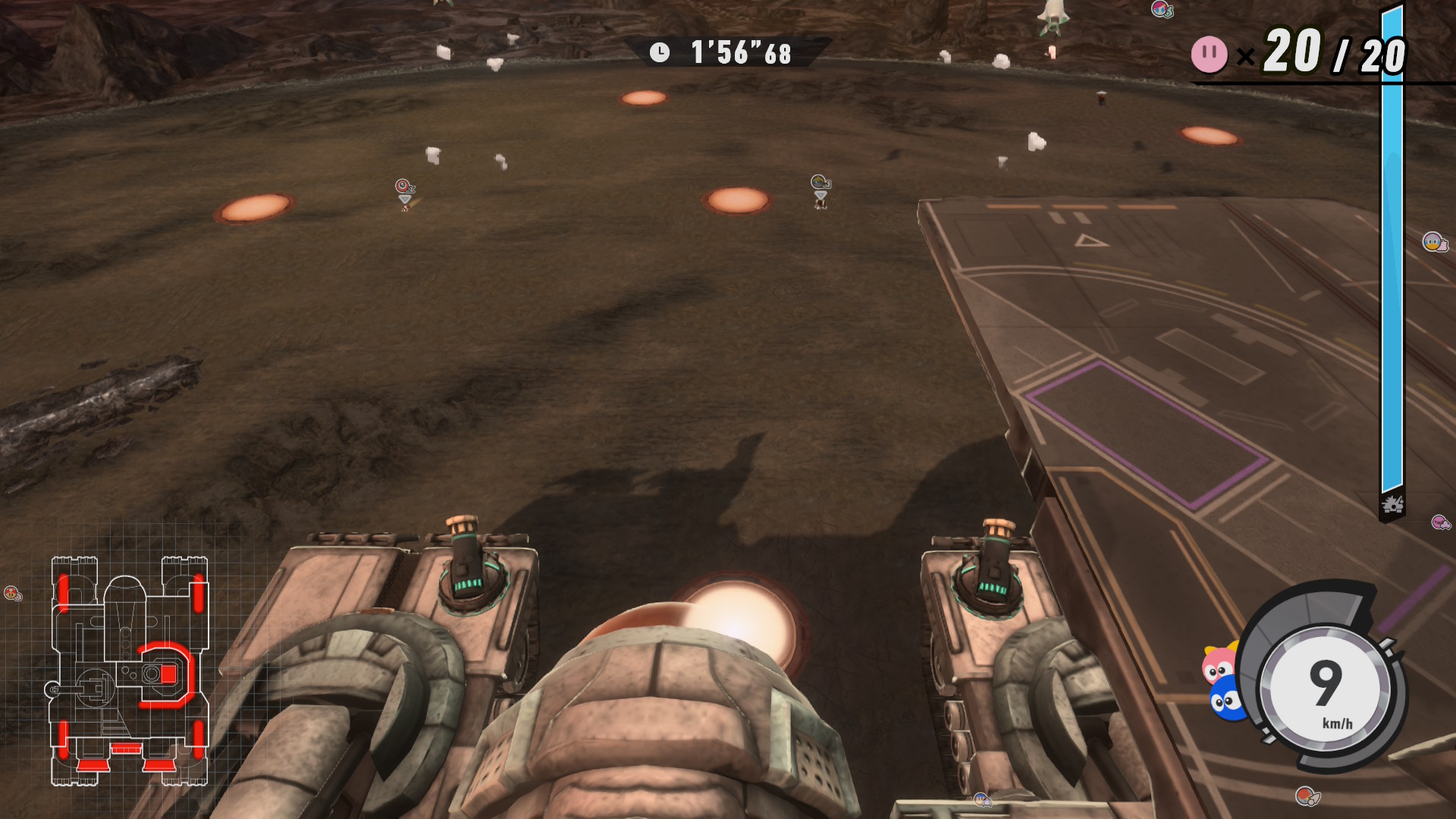1456x819 pixels.
Task: Click the pink face counter icon
Action: (x=1209, y=55)
